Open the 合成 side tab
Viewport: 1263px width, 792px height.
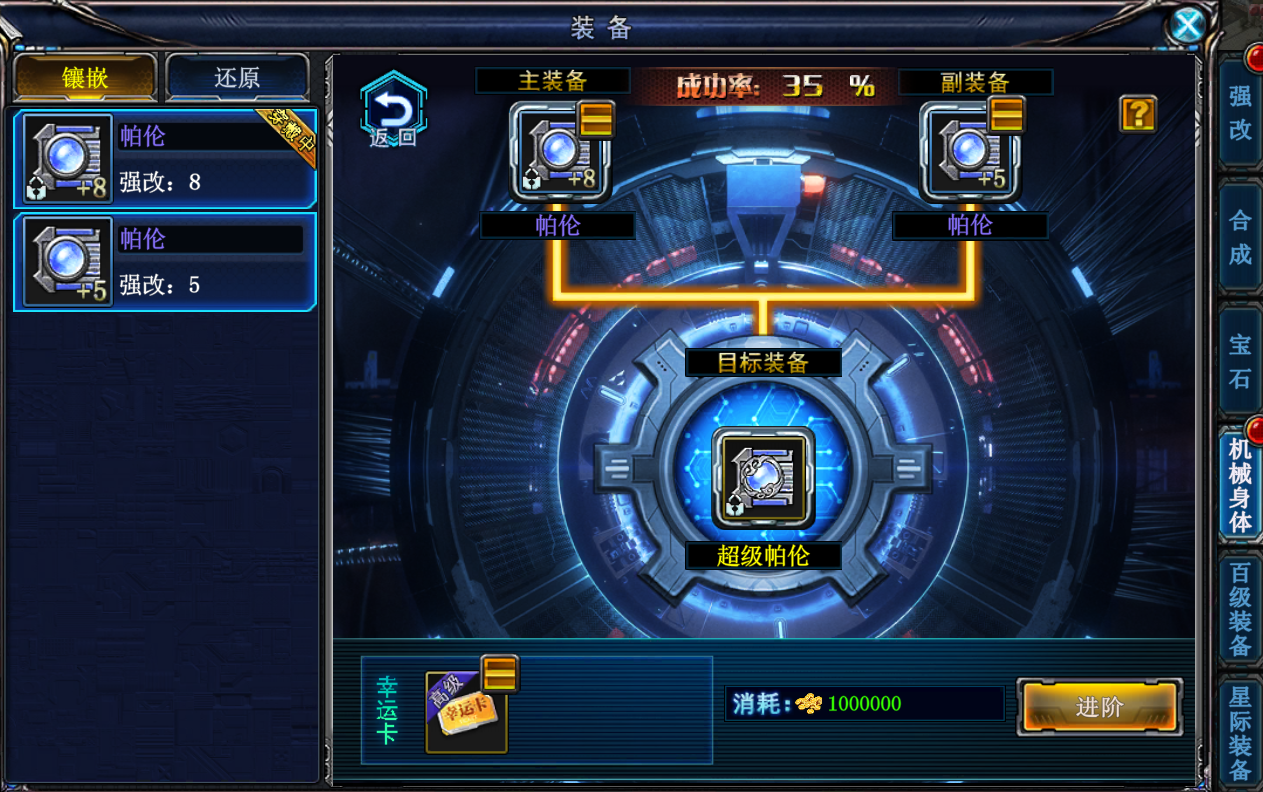click(x=1240, y=238)
